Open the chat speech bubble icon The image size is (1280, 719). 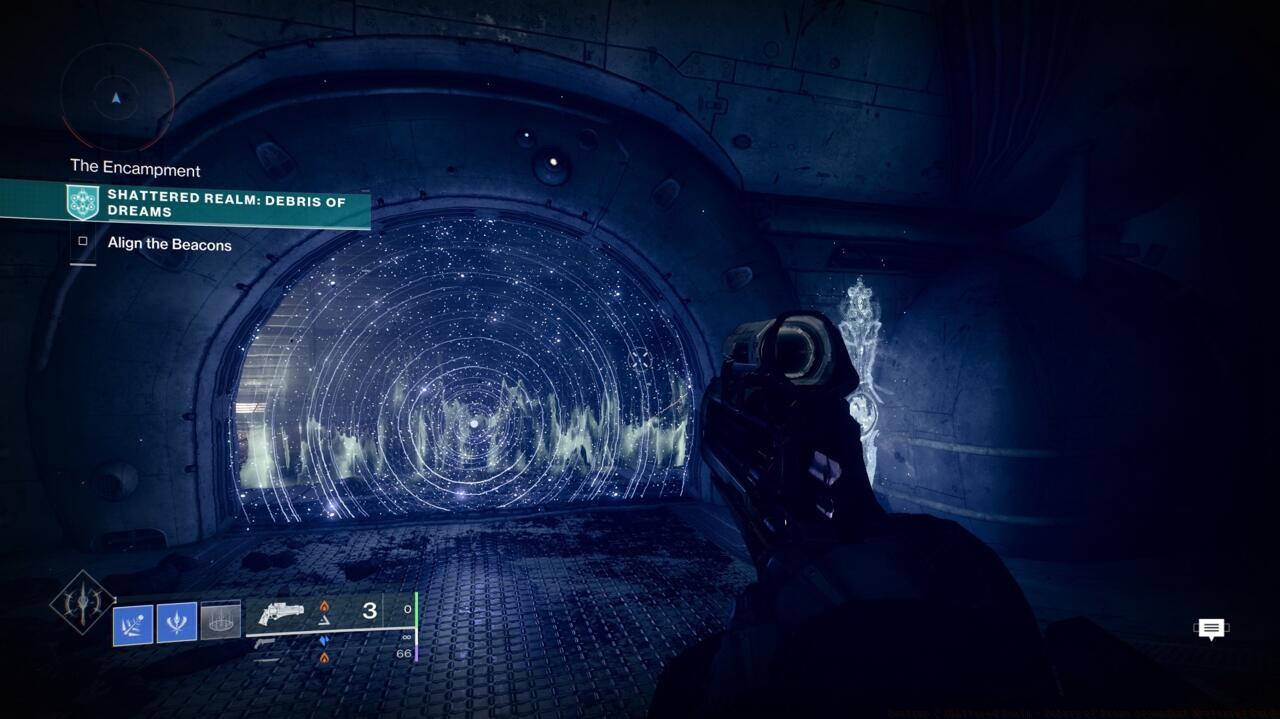[x=1211, y=629]
